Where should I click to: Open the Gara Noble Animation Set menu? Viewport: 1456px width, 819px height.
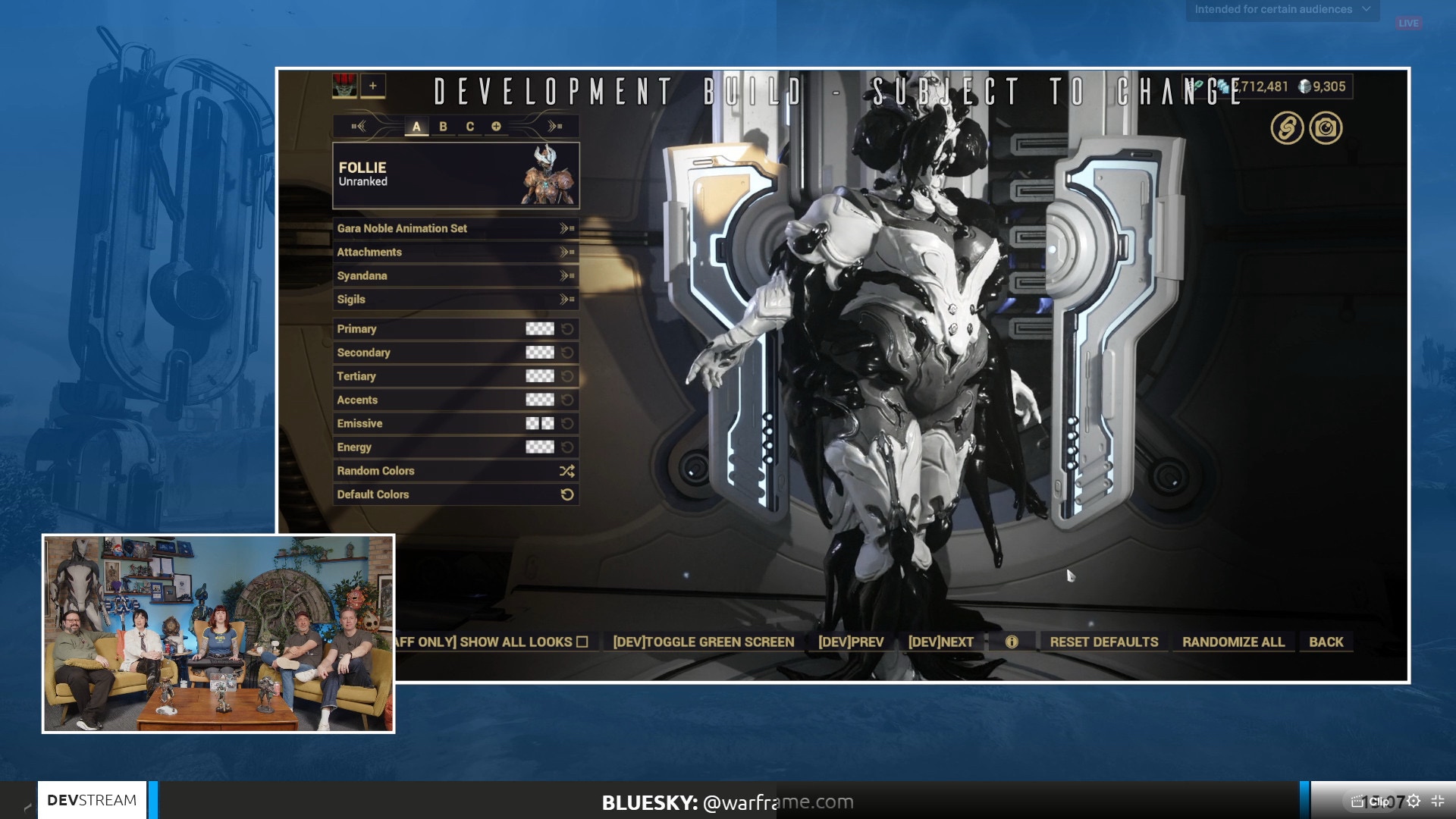[455, 228]
